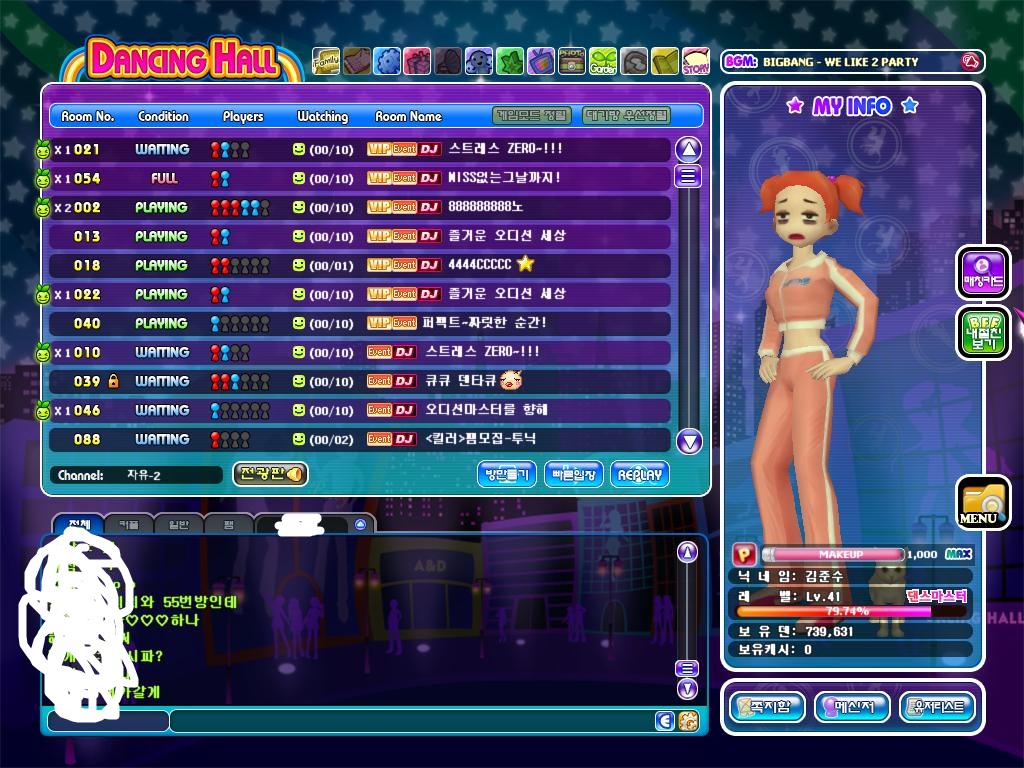Click the 전광판 megaphone button

coord(270,474)
